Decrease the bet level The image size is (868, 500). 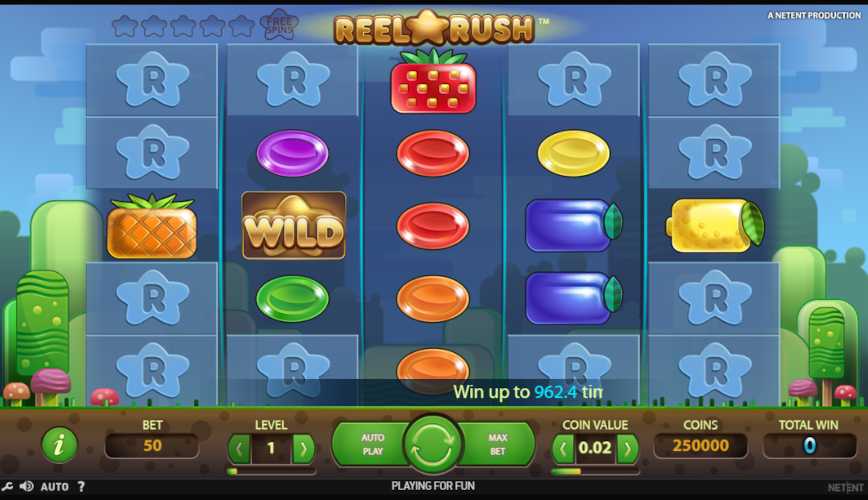coord(239,448)
